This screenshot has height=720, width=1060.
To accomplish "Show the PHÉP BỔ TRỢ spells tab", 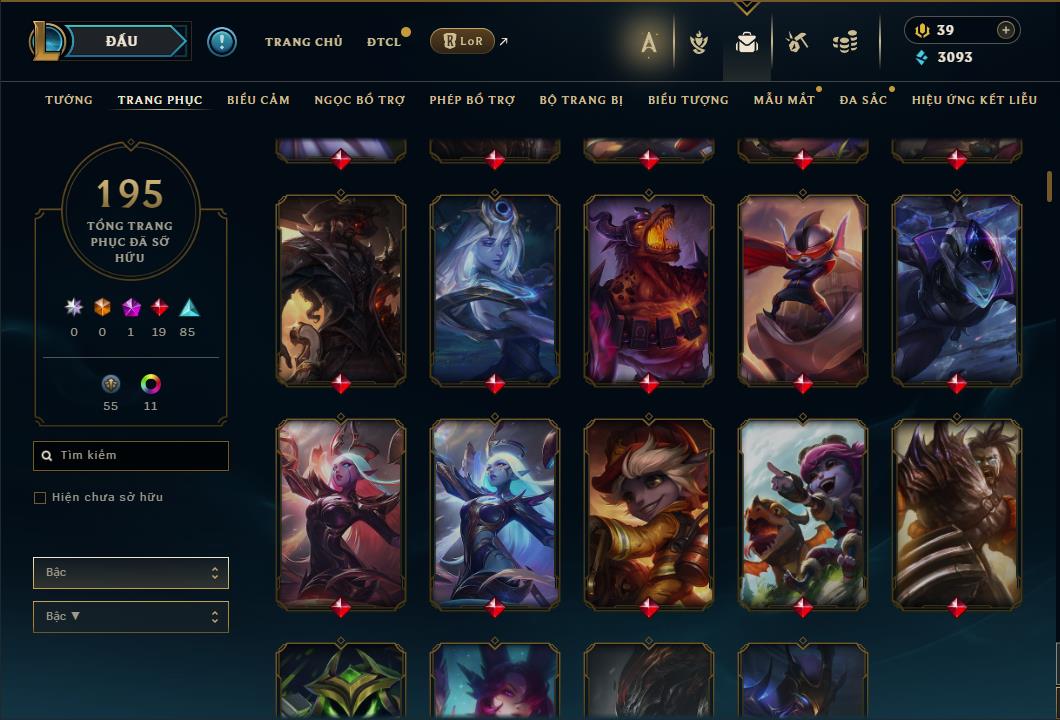I will pos(472,100).
